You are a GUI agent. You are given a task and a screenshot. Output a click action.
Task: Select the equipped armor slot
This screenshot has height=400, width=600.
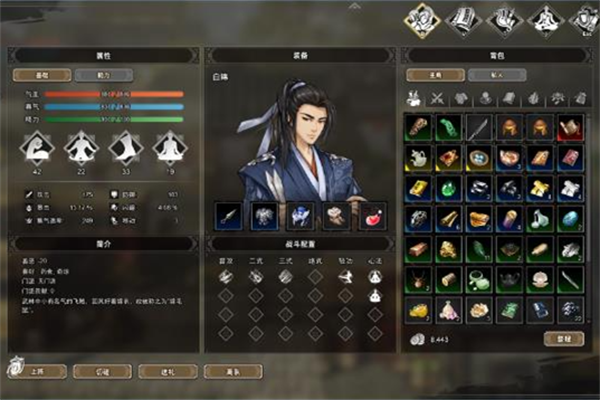point(264,215)
